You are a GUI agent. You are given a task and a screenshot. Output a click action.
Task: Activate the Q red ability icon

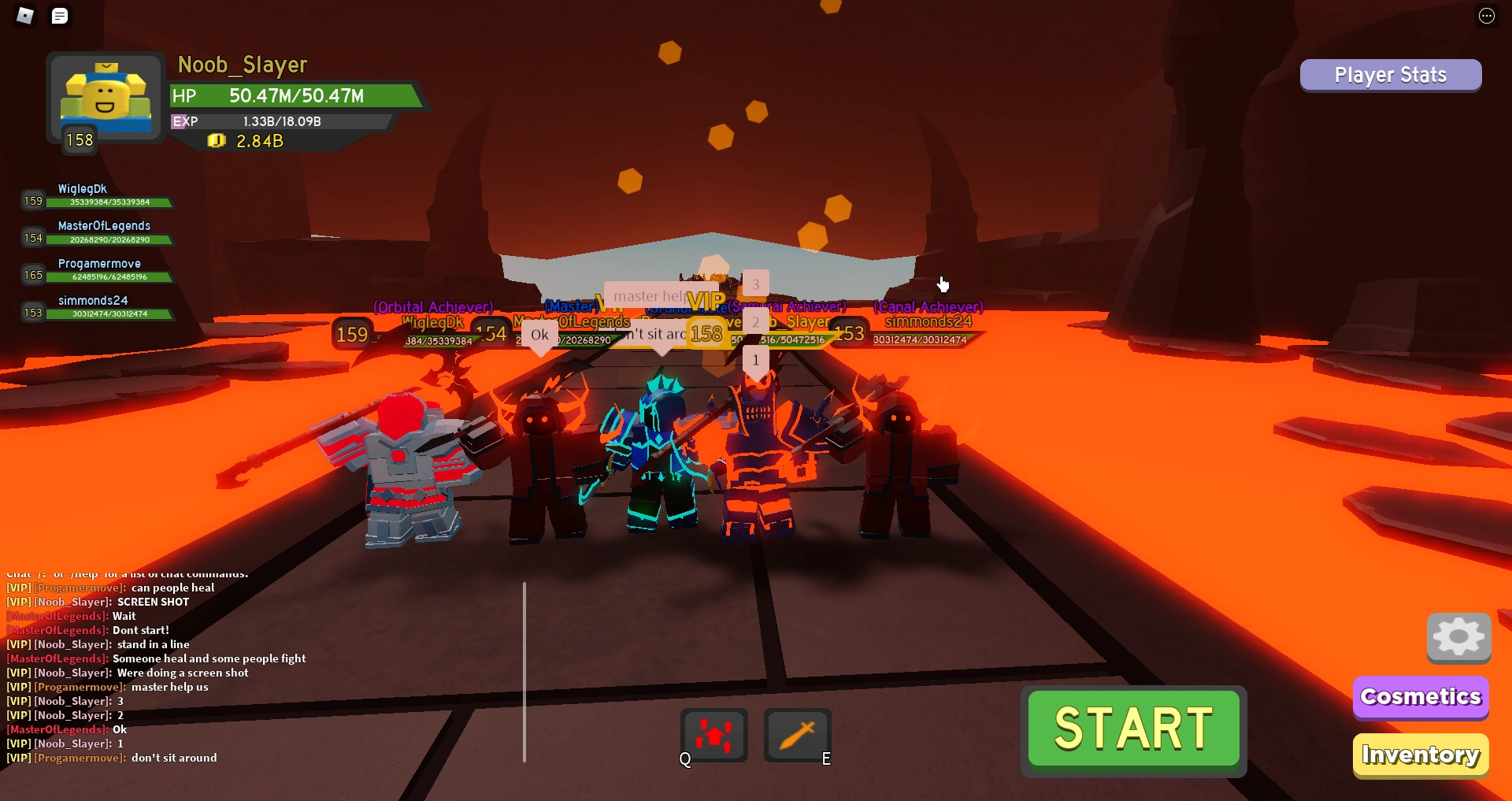pyautogui.click(x=713, y=734)
